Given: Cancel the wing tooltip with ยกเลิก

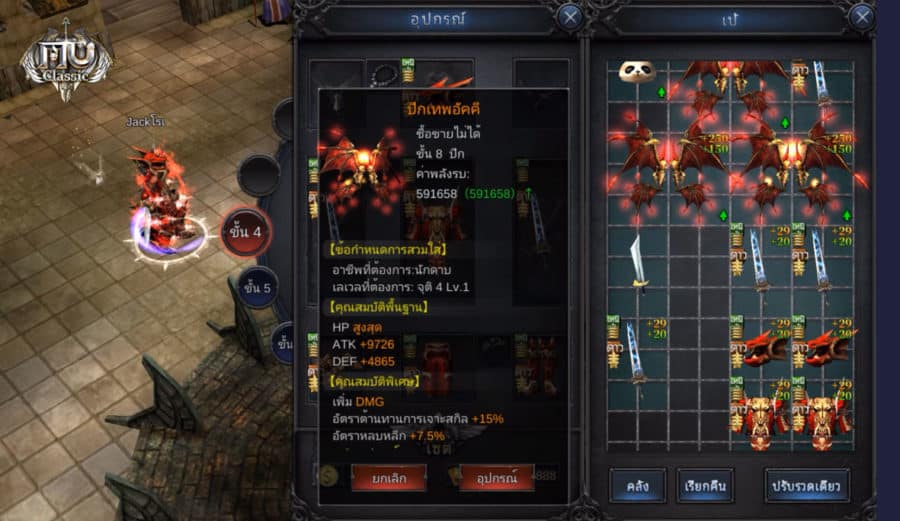Looking at the screenshot, I should click(388, 478).
